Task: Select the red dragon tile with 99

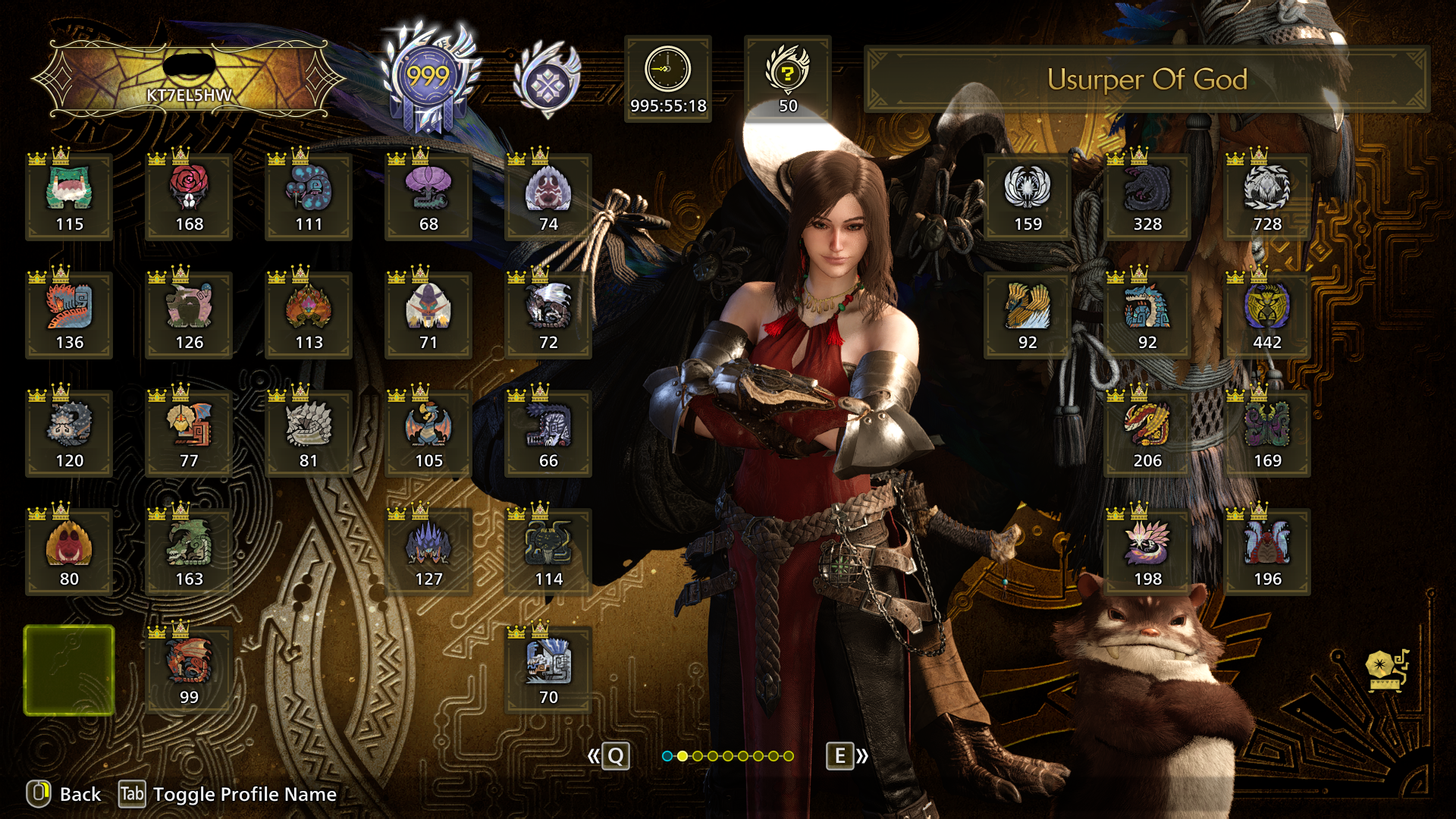Action: point(189,670)
